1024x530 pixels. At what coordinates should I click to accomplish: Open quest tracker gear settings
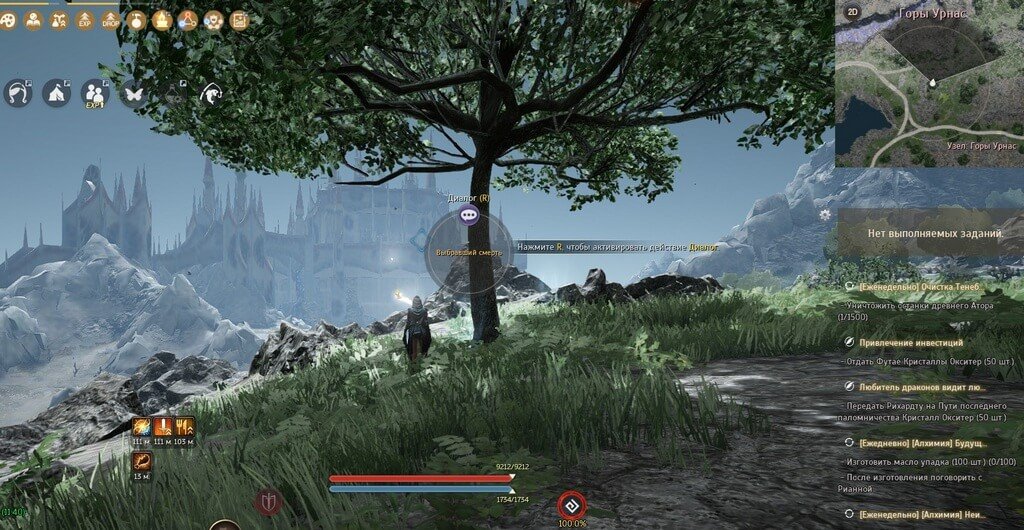(x=824, y=214)
